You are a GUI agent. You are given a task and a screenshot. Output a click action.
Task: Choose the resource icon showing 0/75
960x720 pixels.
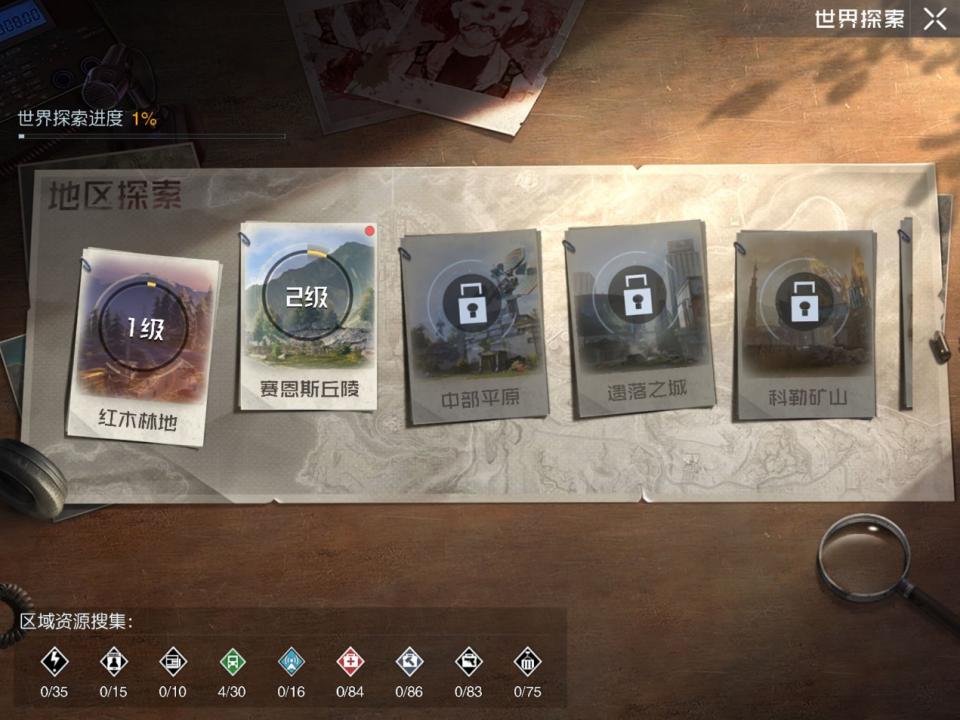(527, 661)
